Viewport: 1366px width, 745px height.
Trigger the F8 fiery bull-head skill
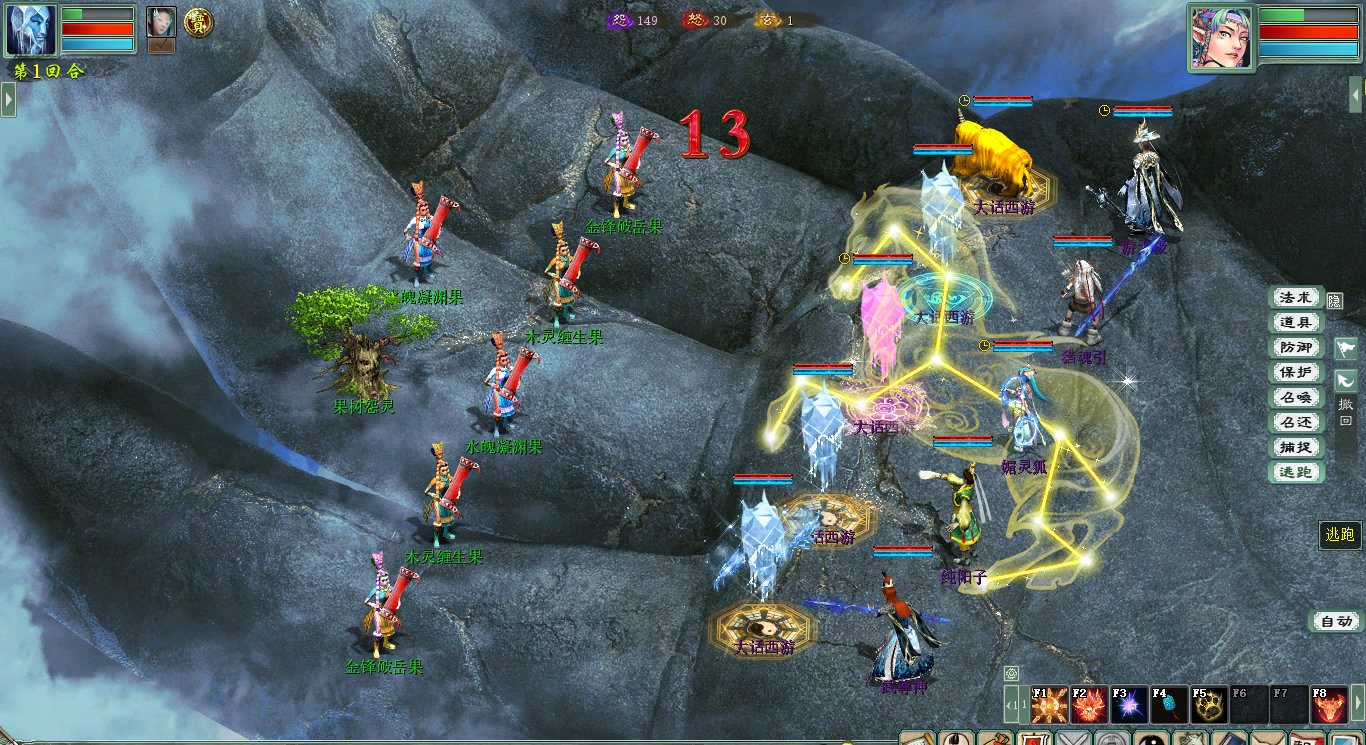click(1330, 705)
